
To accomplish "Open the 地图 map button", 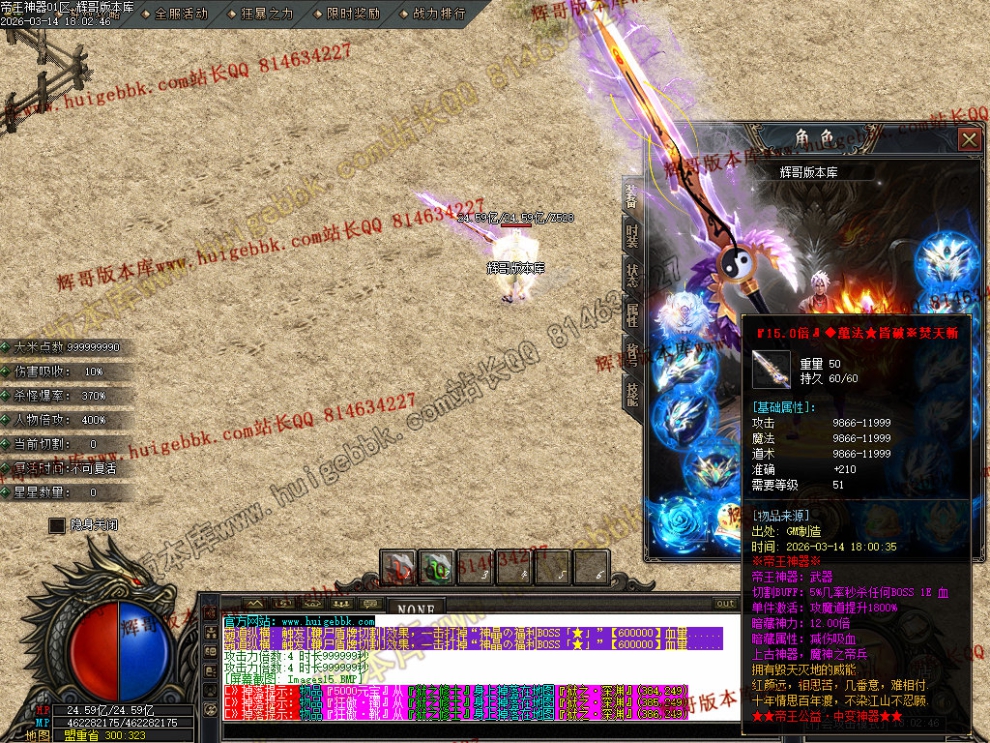I will pos(38,735).
